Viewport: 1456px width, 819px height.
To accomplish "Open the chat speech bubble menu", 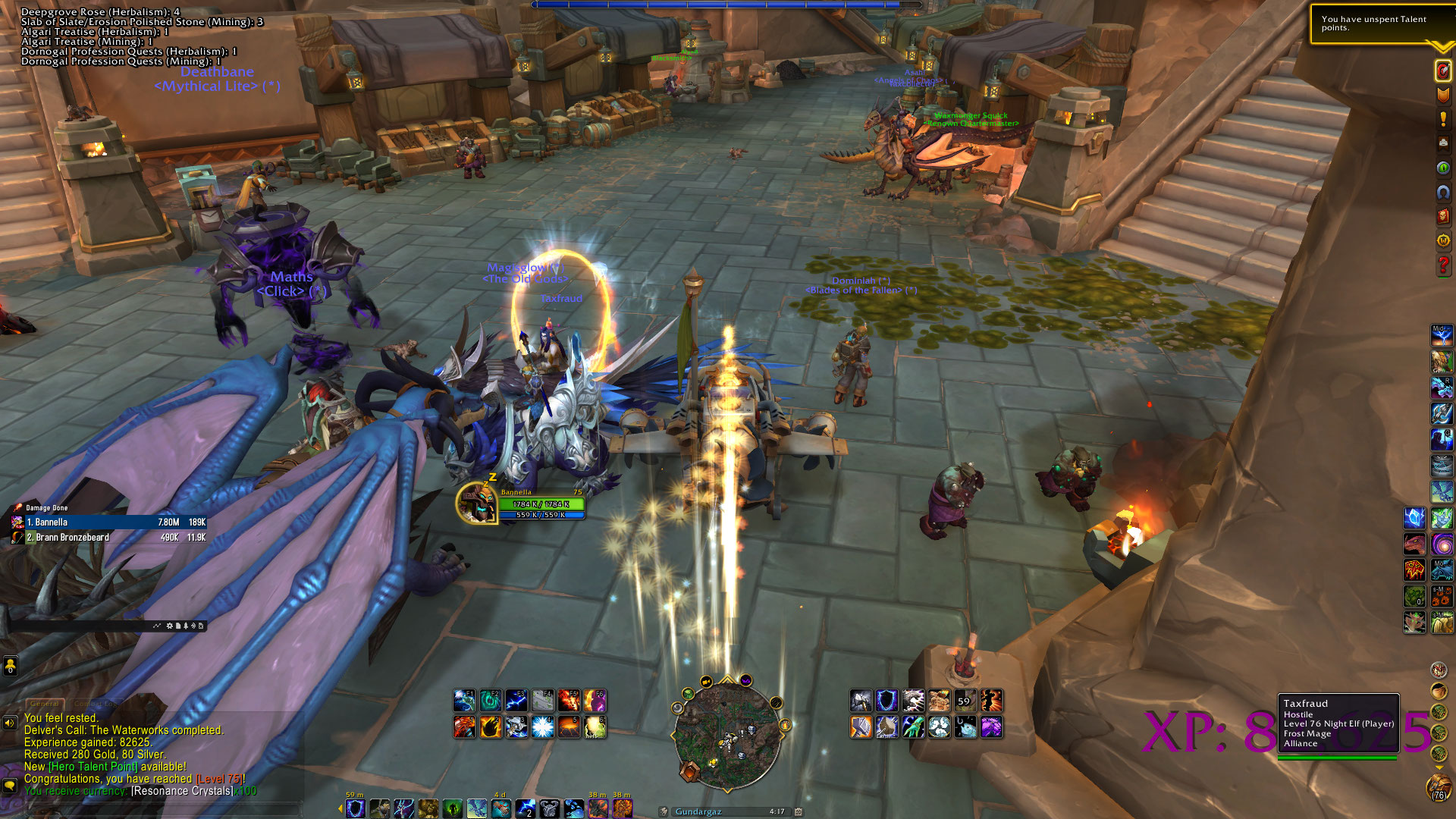I will tap(10, 785).
